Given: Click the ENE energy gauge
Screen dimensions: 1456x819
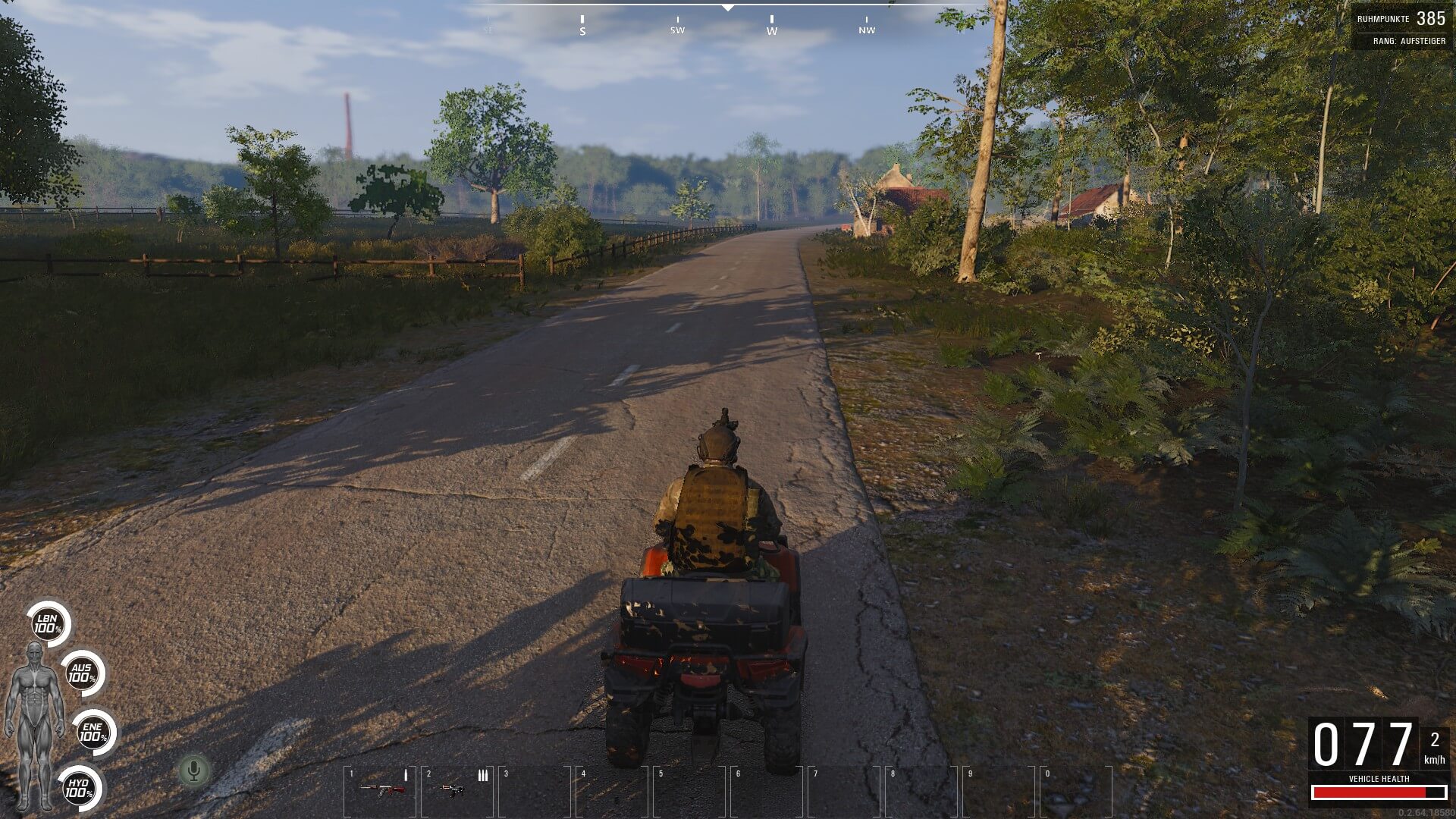Looking at the screenshot, I should (x=93, y=733).
